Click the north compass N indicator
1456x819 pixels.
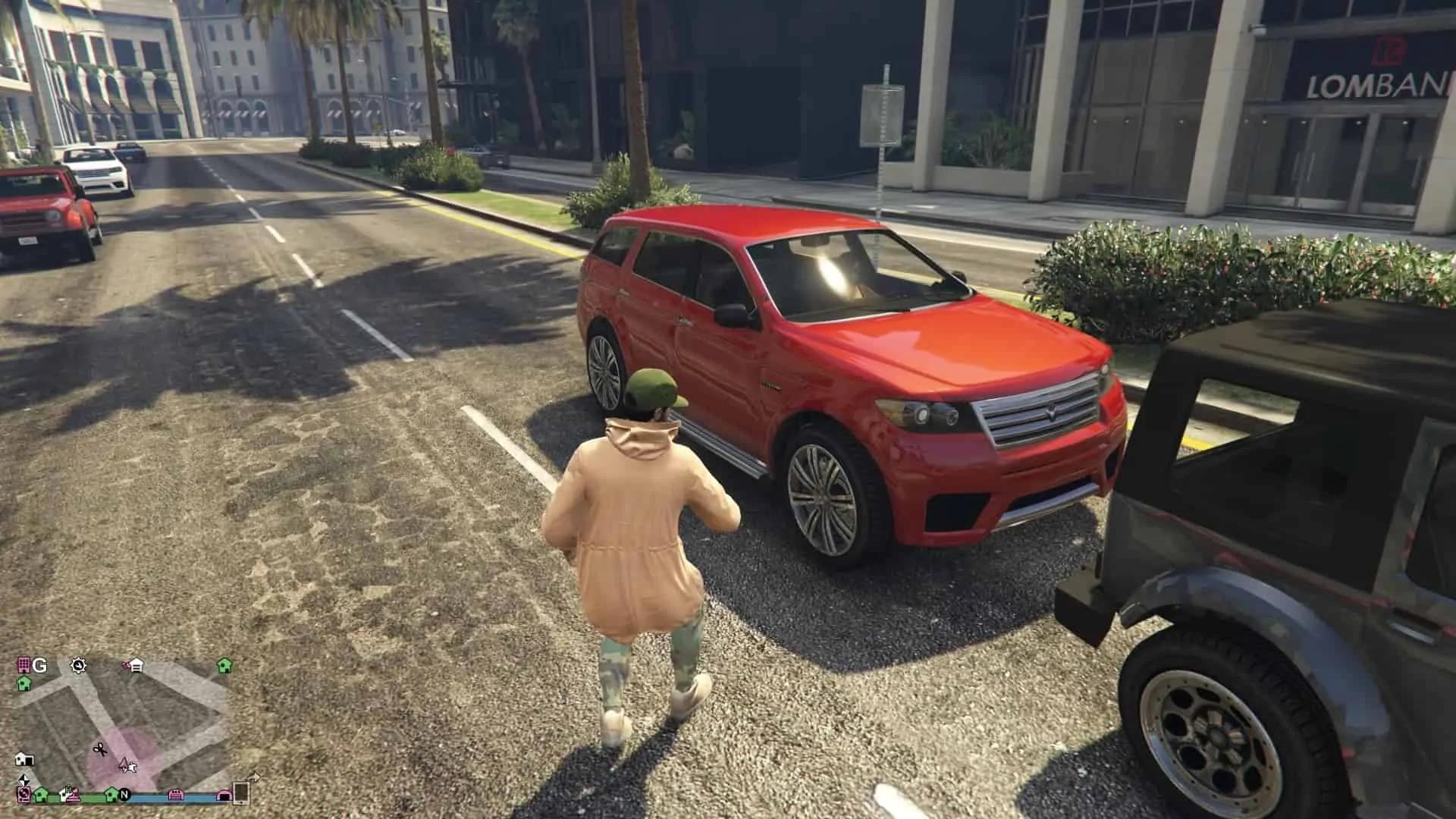pyautogui.click(x=124, y=795)
